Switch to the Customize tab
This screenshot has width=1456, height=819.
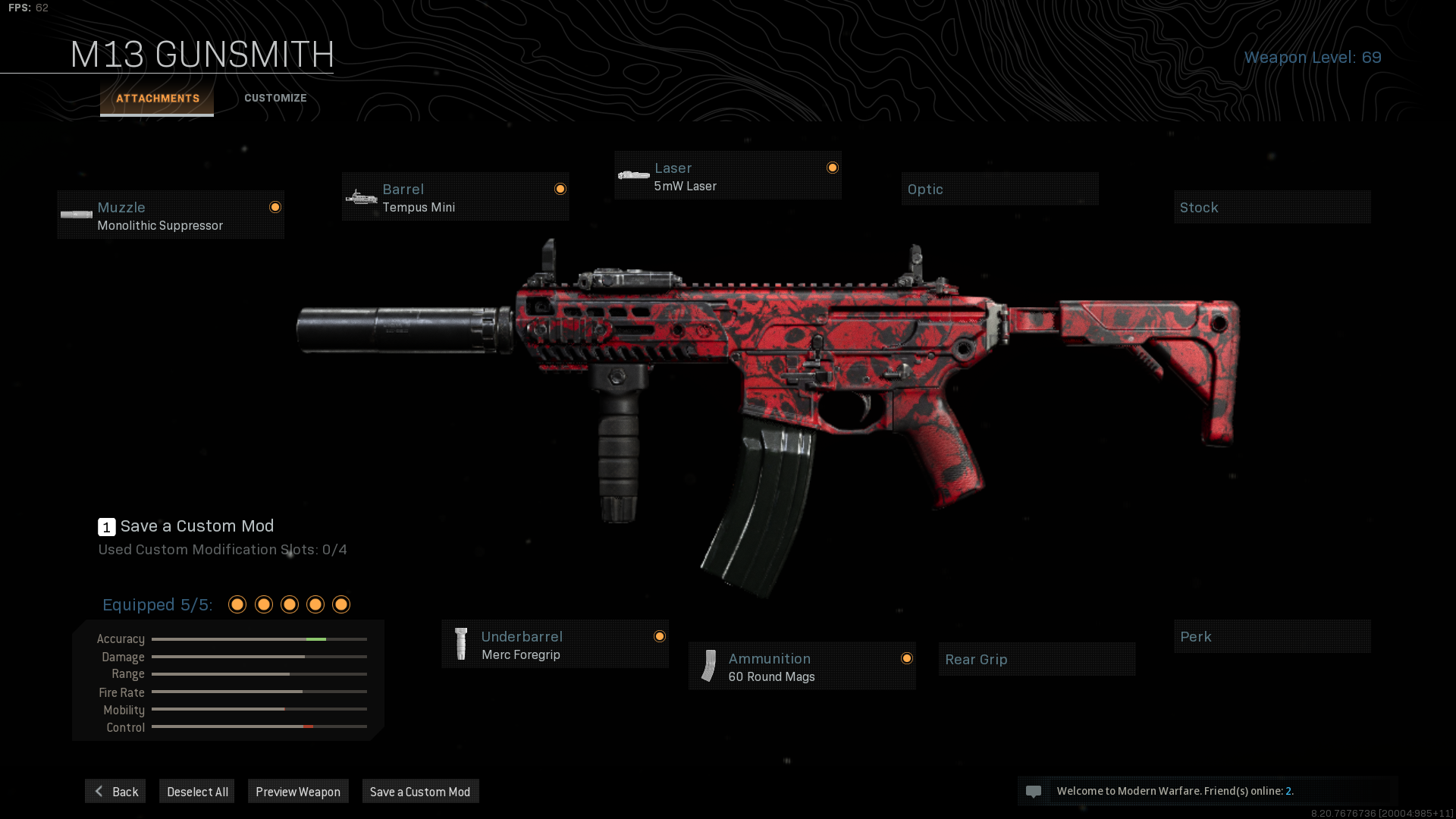[275, 98]
